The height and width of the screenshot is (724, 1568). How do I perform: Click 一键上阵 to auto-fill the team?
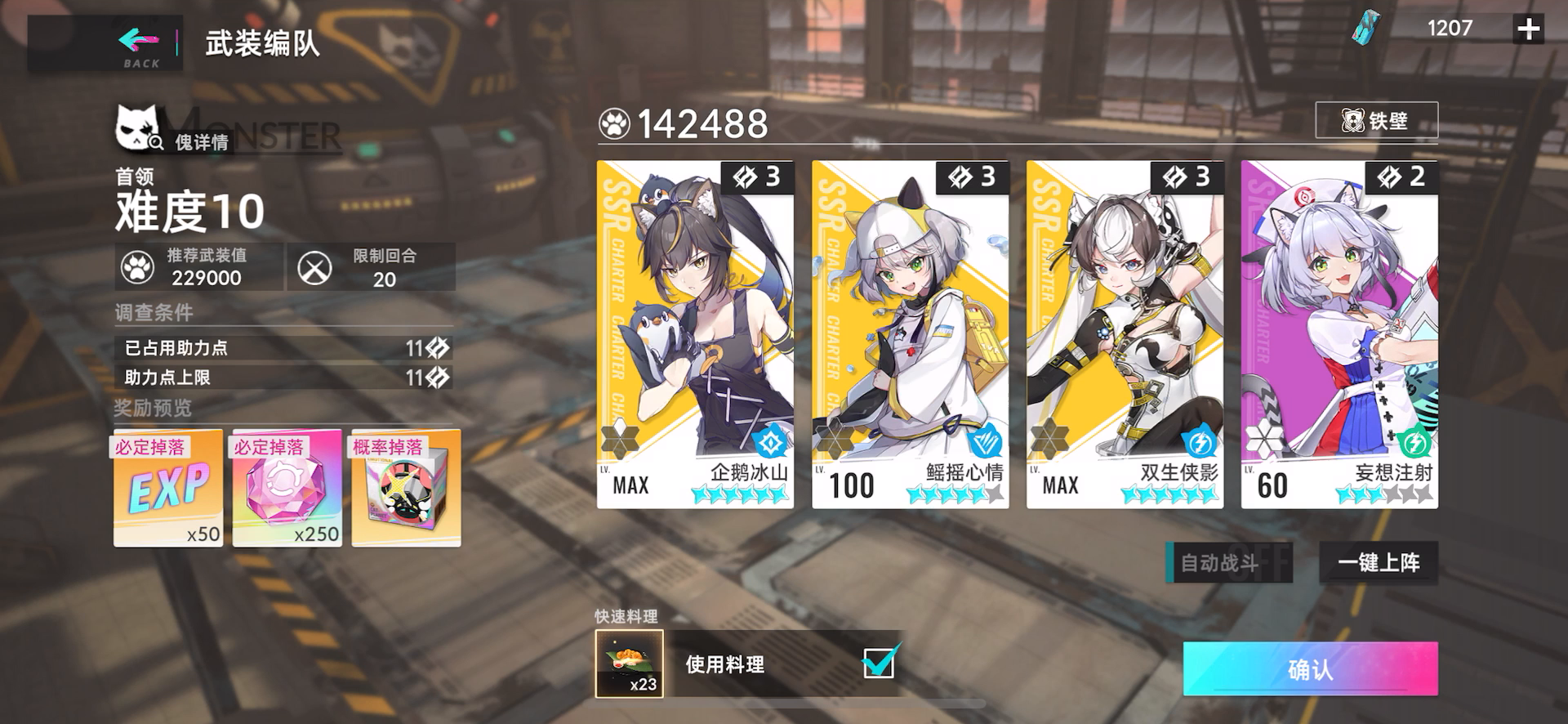(x=1378, y=563)
